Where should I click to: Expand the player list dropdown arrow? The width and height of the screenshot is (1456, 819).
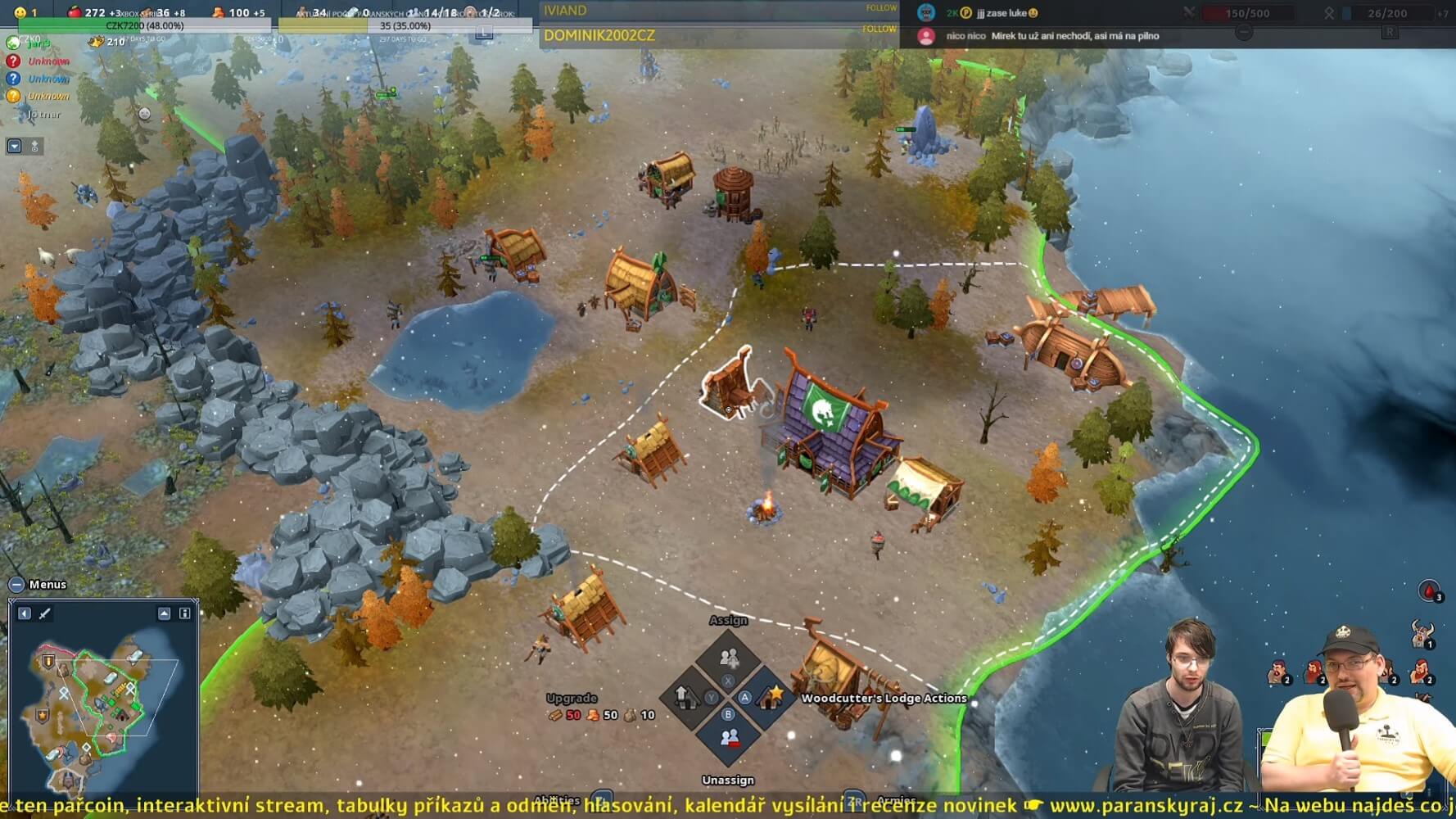(x=14, y=147)
